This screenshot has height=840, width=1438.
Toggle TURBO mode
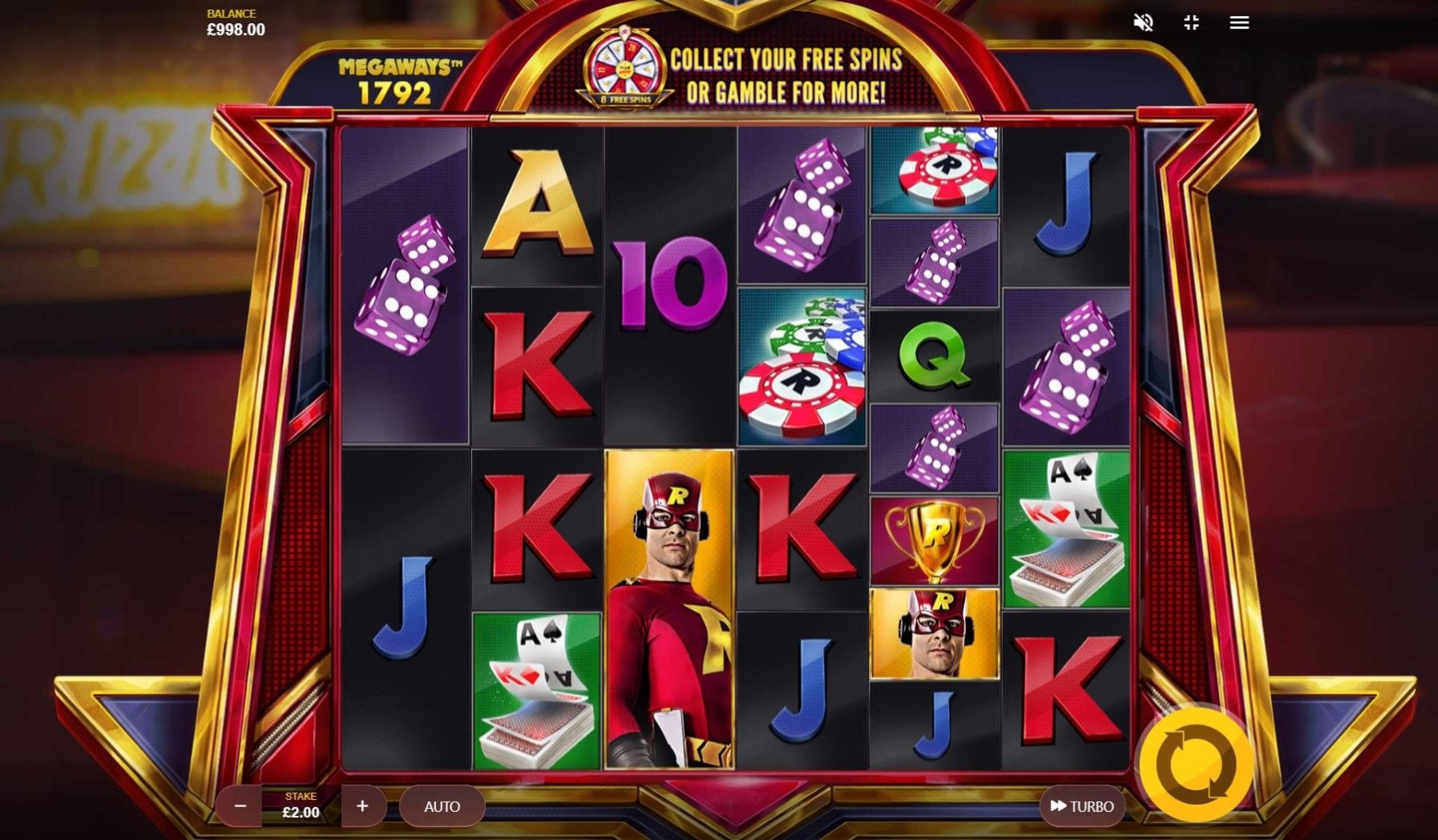pos(1081,806)
